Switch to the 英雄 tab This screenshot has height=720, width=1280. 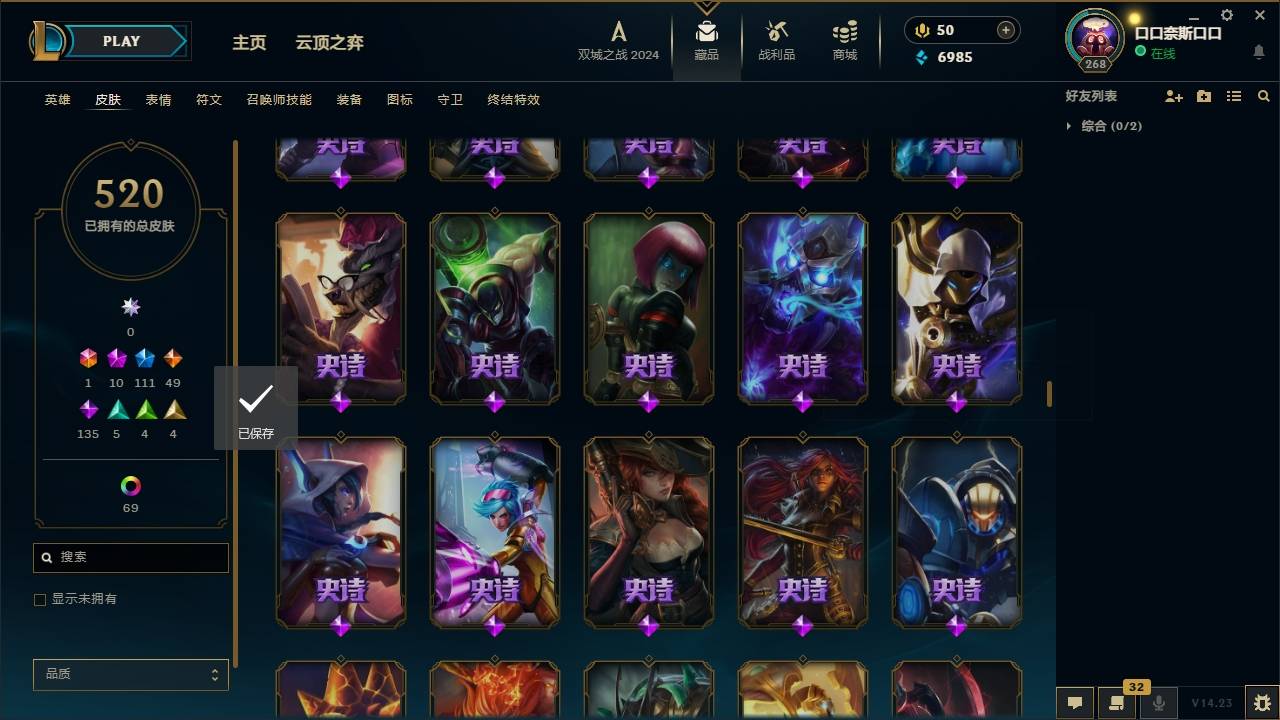pyautogui.click(x=57, y=100)
